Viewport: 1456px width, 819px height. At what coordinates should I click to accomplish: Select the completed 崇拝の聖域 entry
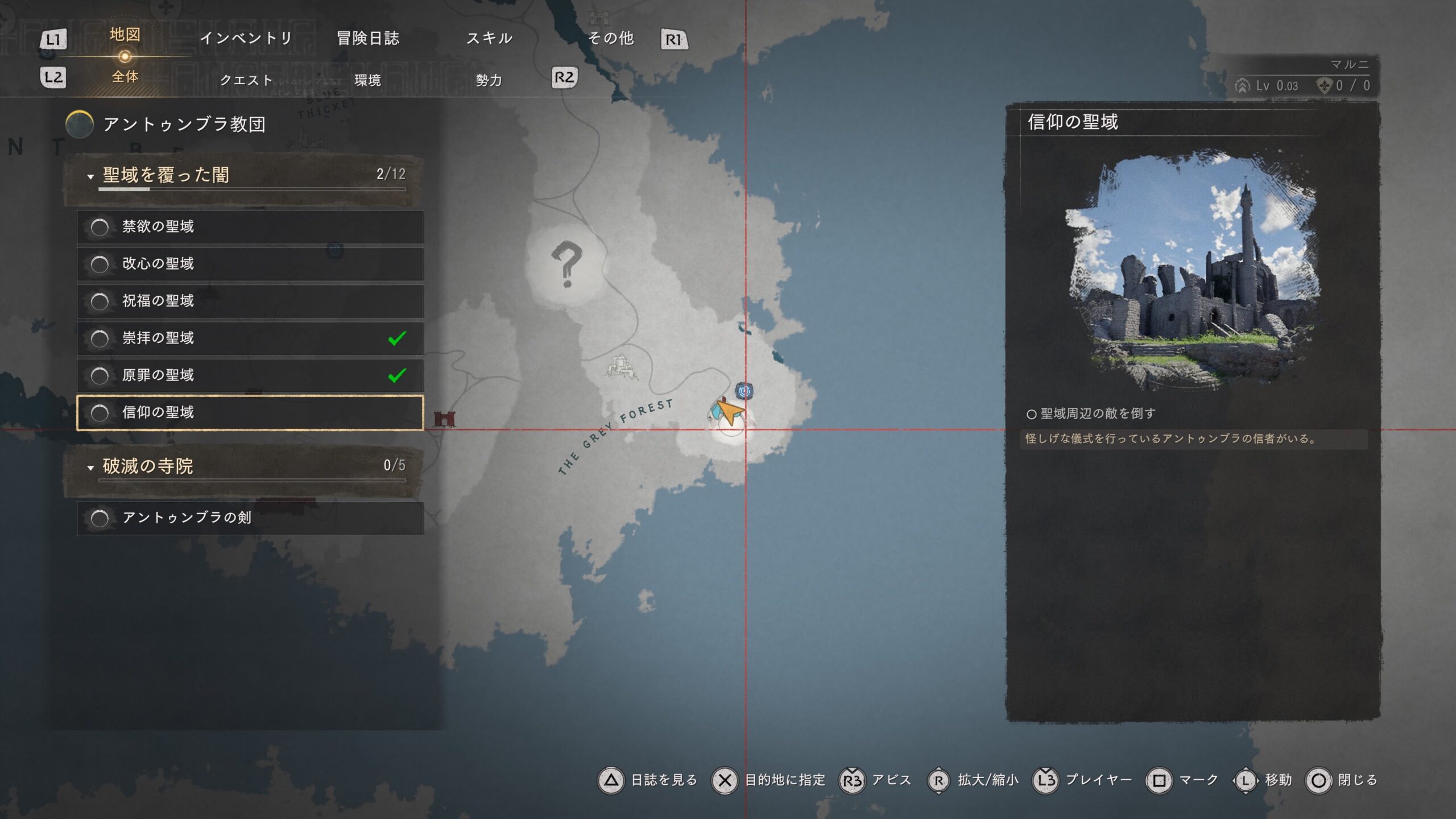pos(250,338)
